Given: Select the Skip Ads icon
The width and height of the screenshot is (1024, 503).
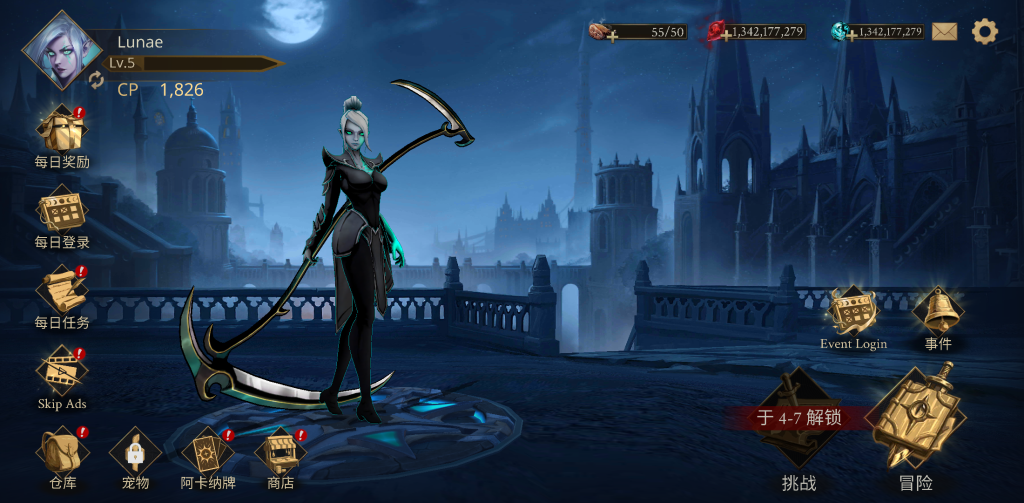Looking at the screenshot, I should pos(62,372).
